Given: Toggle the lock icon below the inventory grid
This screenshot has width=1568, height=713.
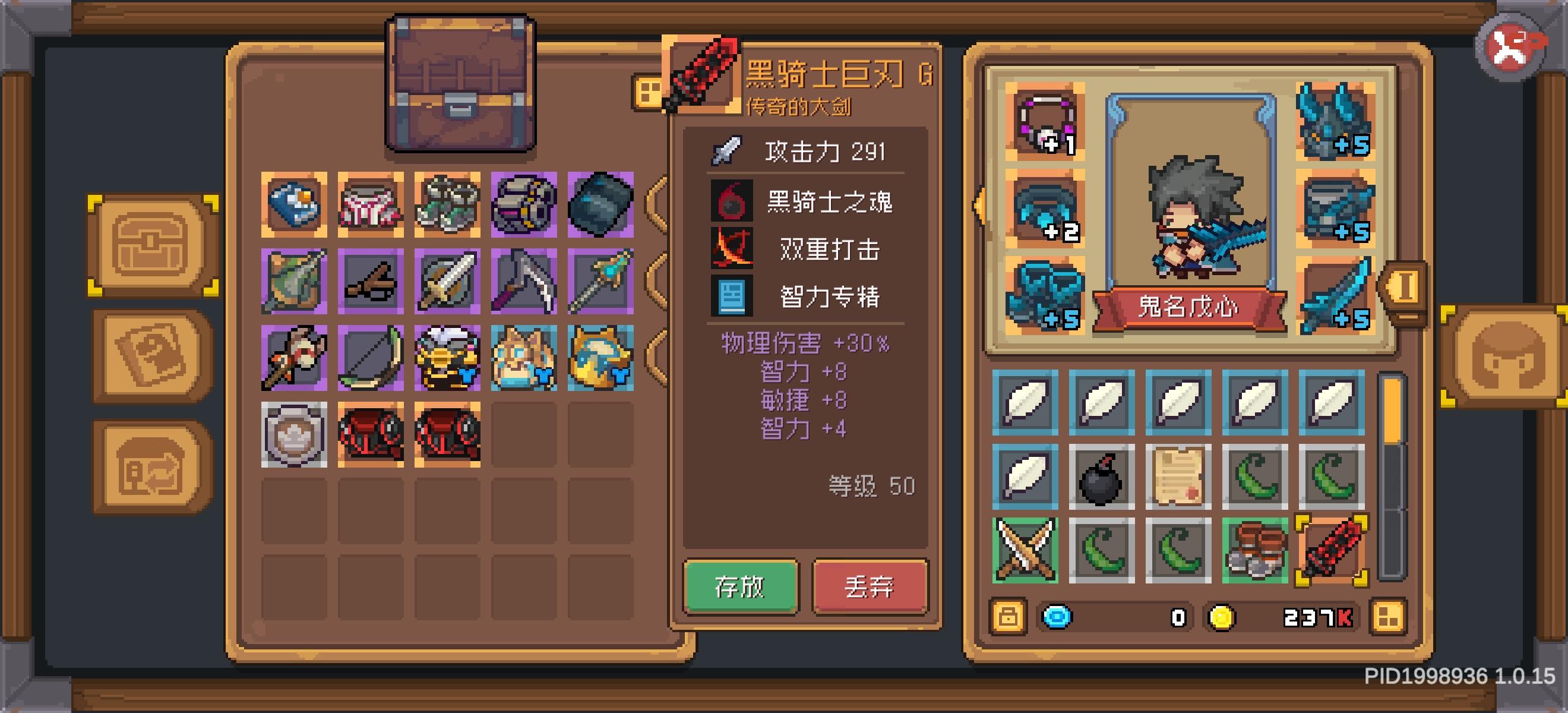Looking at the screenshot, I should 1010,617.
